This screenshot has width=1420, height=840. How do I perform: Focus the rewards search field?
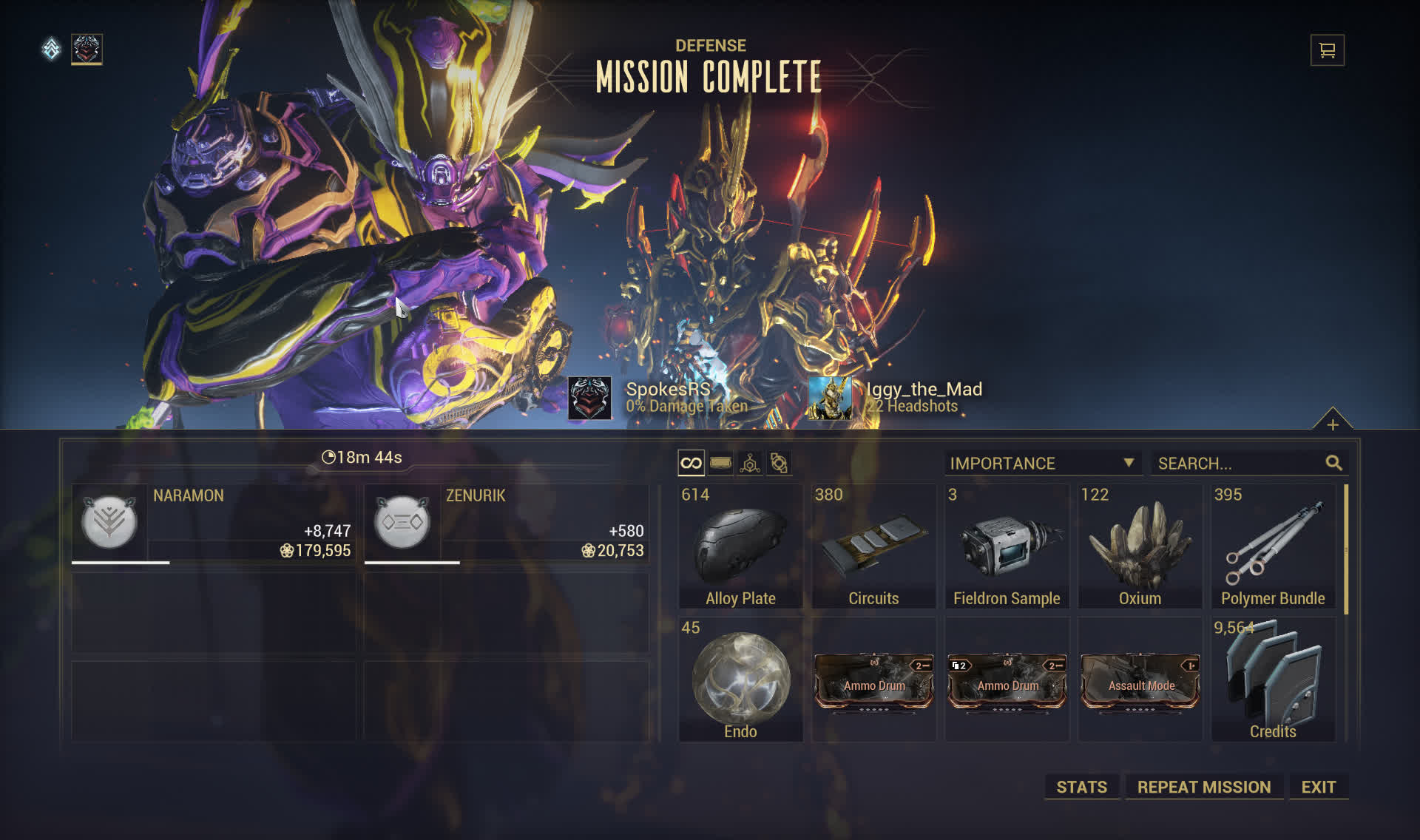(1239, 464)
